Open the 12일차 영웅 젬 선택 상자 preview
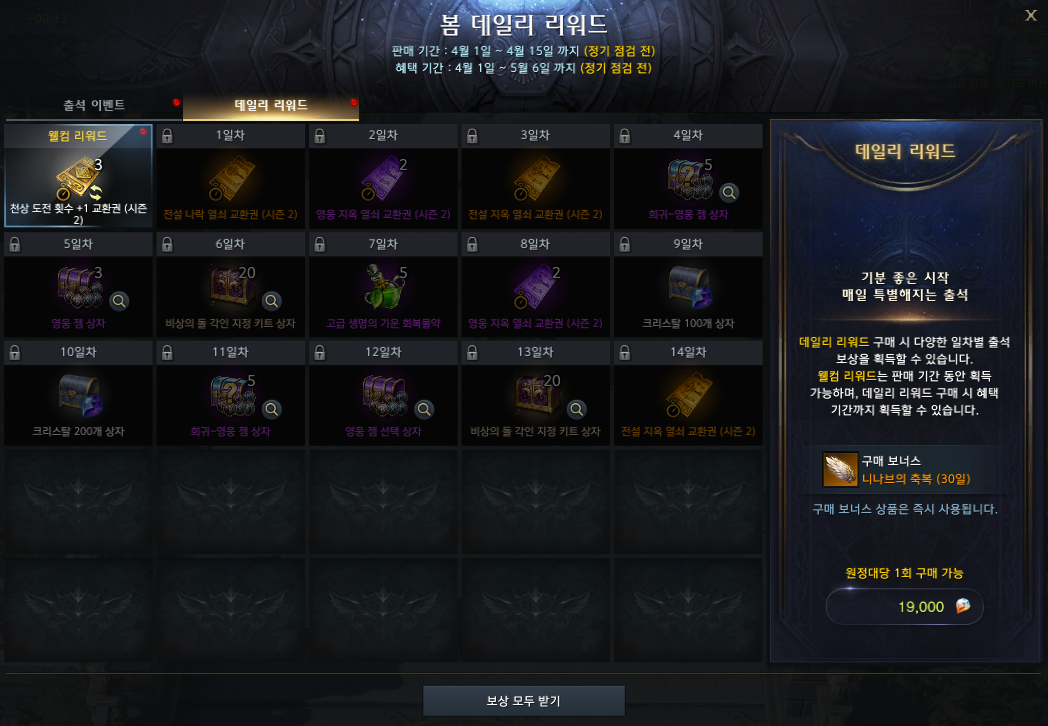 click(424, 409)
